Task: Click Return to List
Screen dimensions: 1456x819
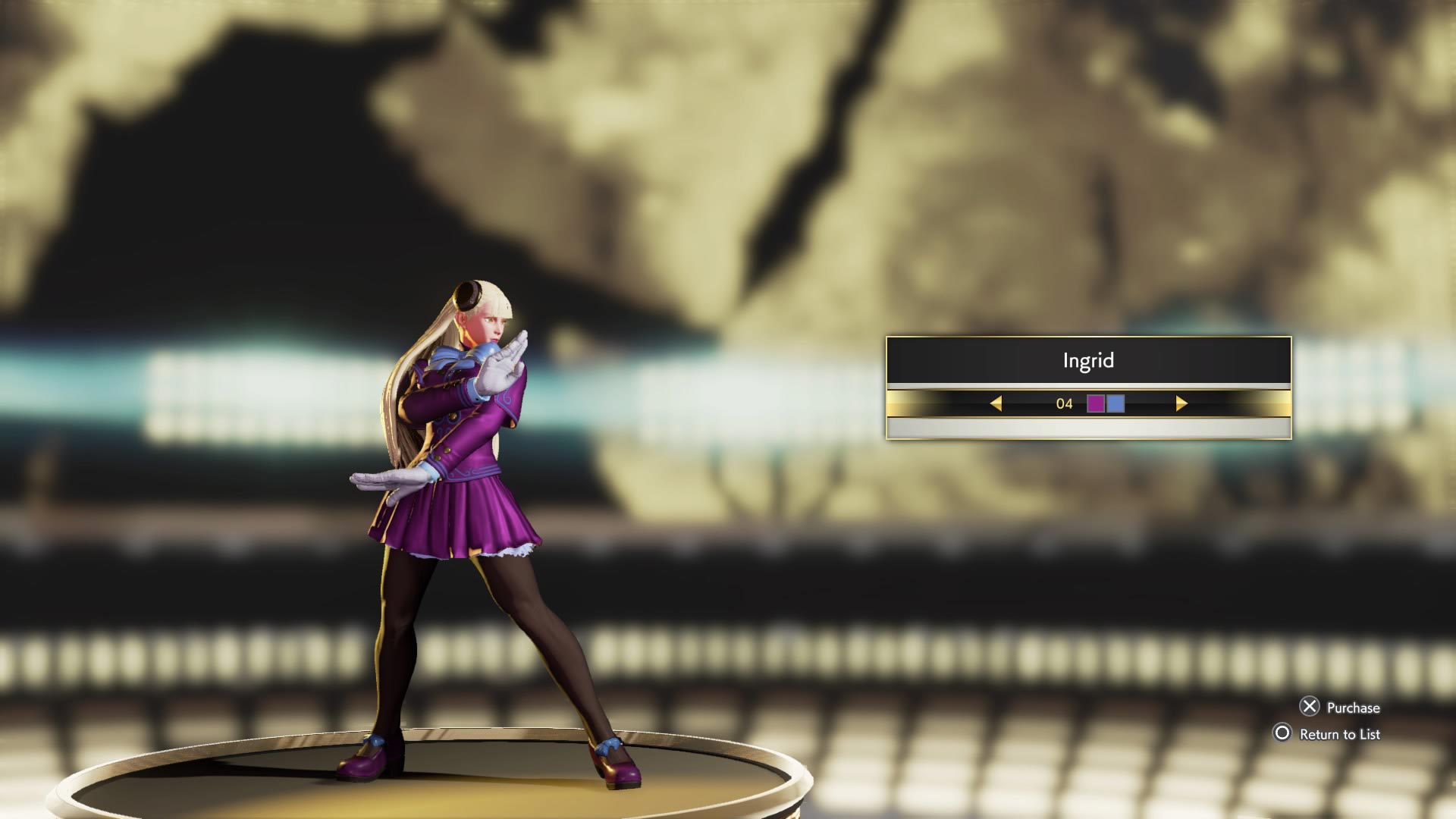Action: pyautogui.click(x=1339, y=734)
